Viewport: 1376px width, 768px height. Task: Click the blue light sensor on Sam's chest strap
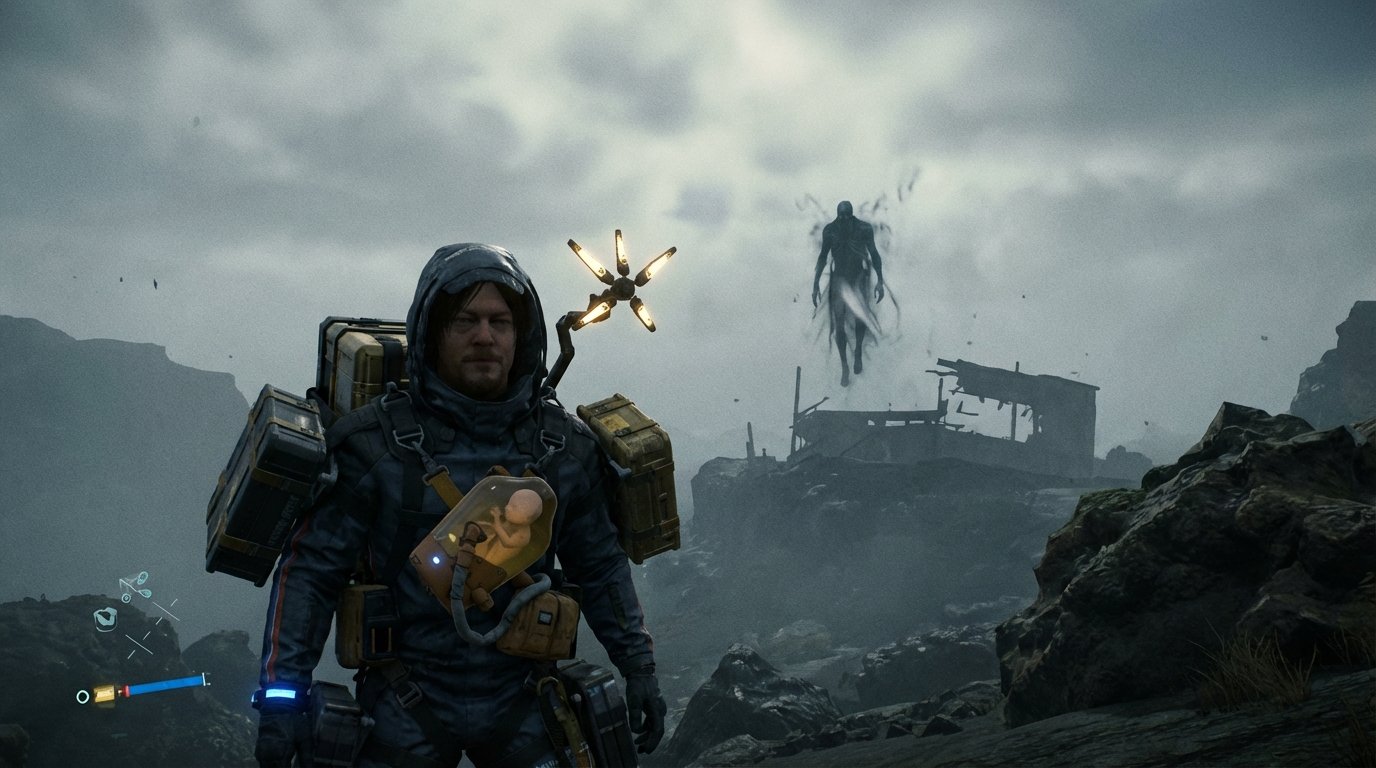(436, 561)
